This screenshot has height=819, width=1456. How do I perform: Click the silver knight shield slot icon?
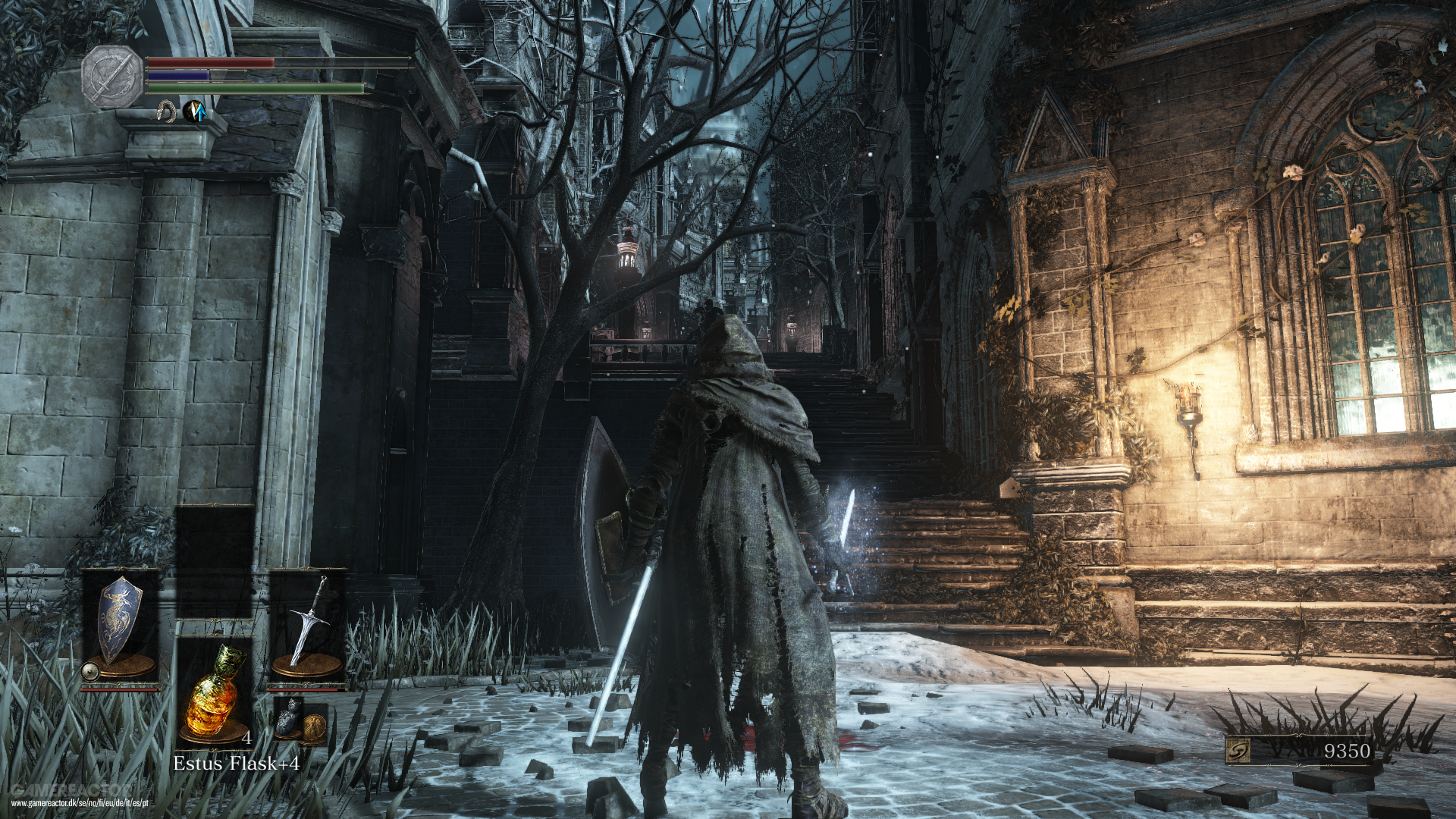click(x=120, y=618)
